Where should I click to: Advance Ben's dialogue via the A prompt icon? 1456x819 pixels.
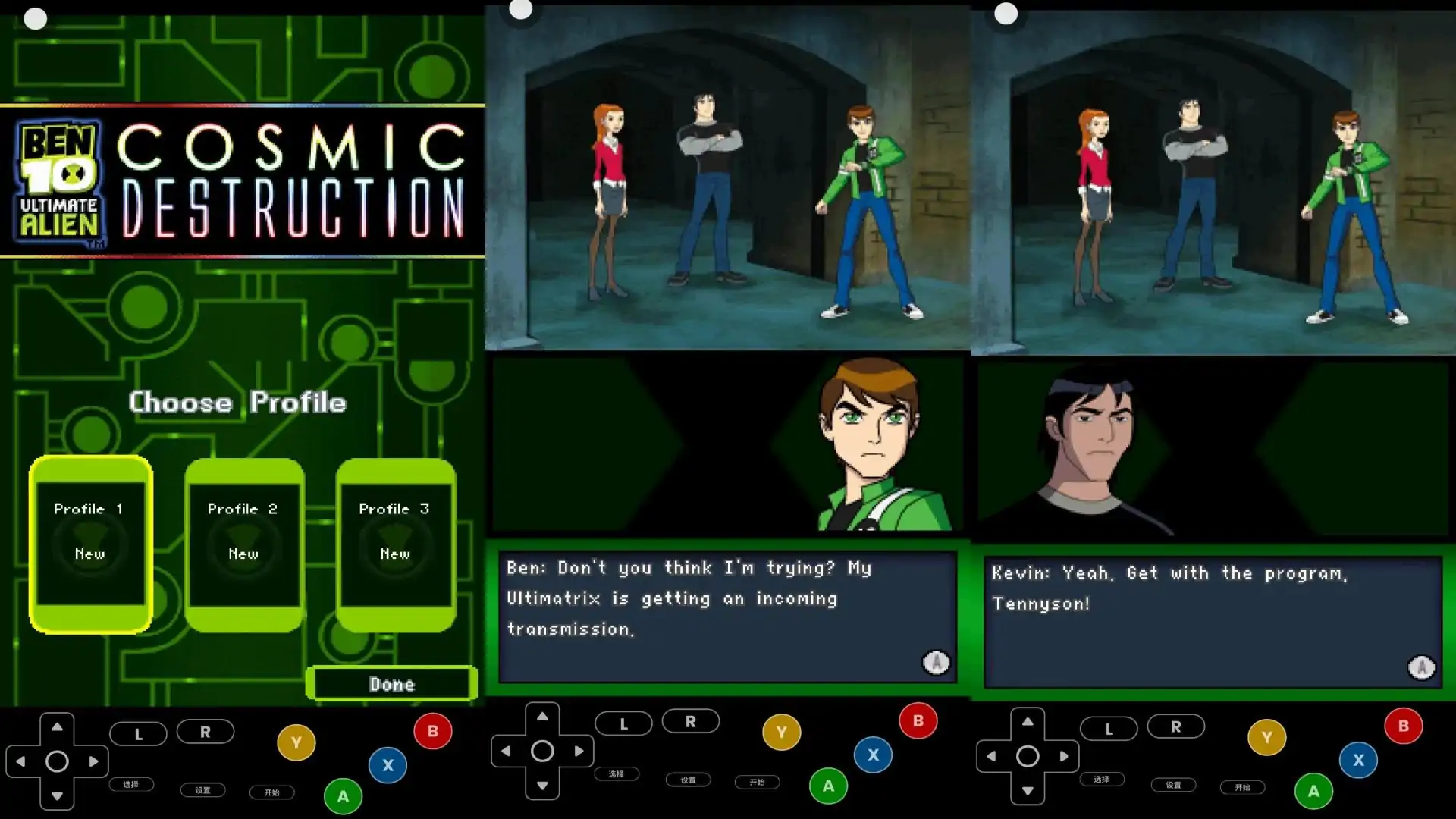[936, 662]
